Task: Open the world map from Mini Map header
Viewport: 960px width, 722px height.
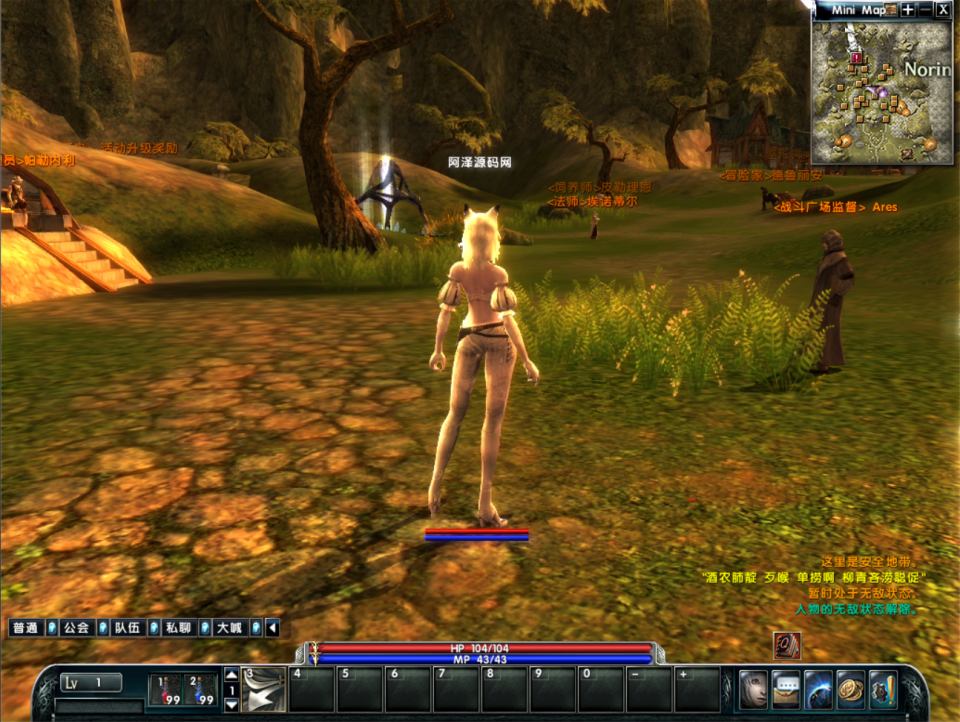Action: [x=891, y=10]
